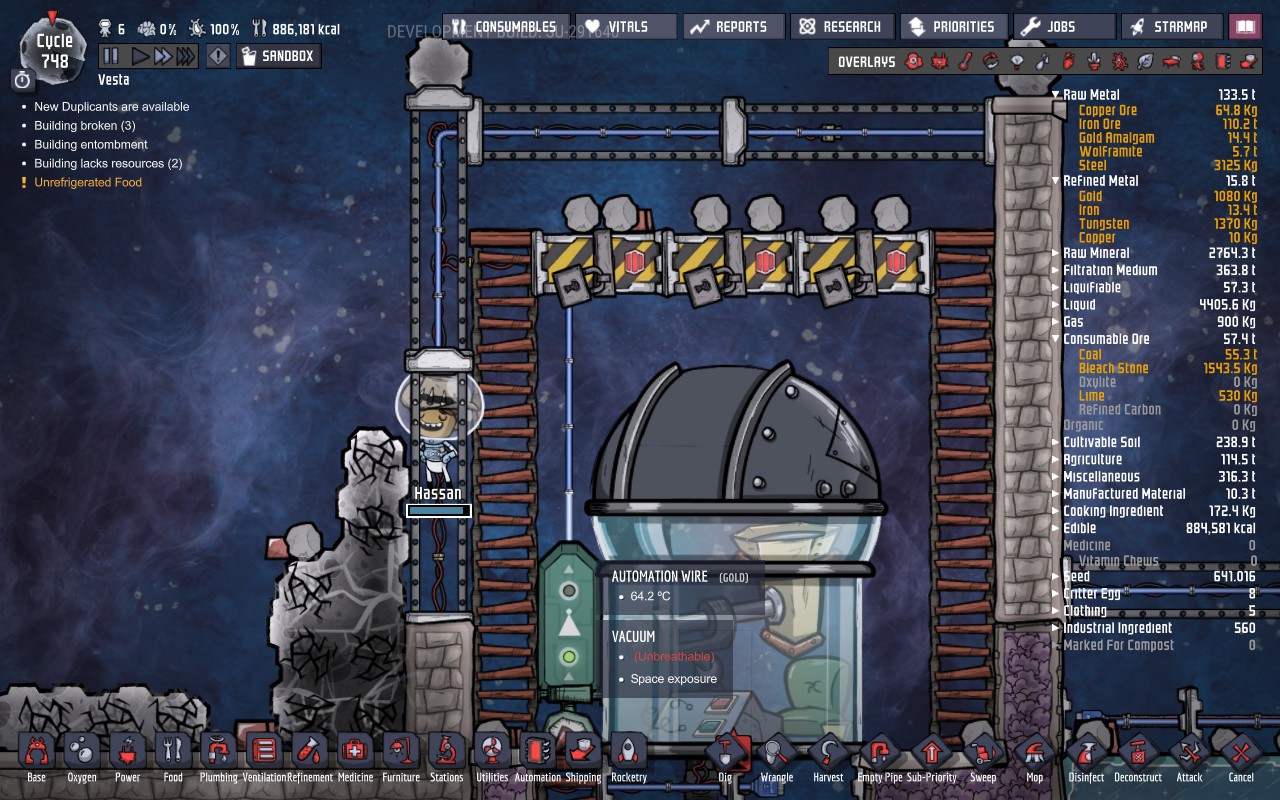Image resolution: width=1280 pixels, height=800 pixels.
Task: Pause the game with the pause button
Action: (x=111, y=57)
